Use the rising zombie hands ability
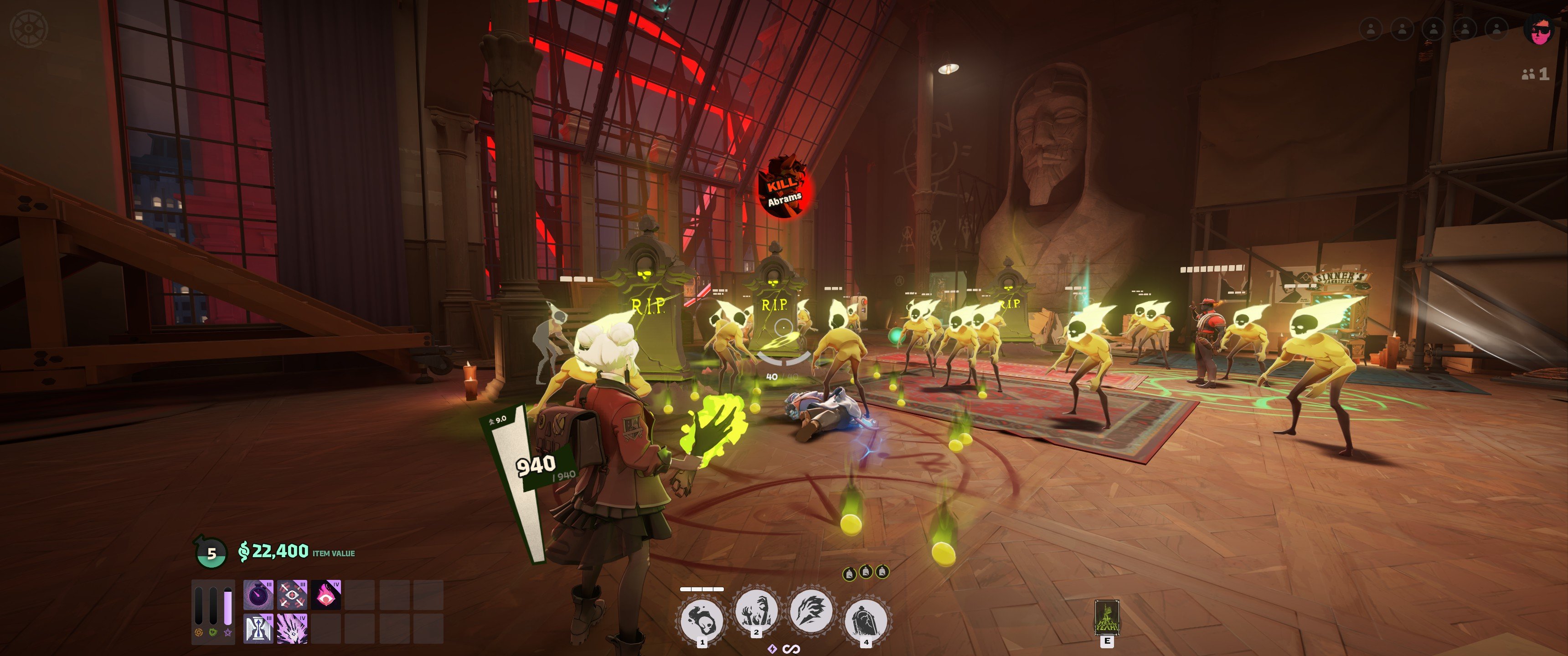Viewport: 1568px width, 656px height. coord(756,610)
